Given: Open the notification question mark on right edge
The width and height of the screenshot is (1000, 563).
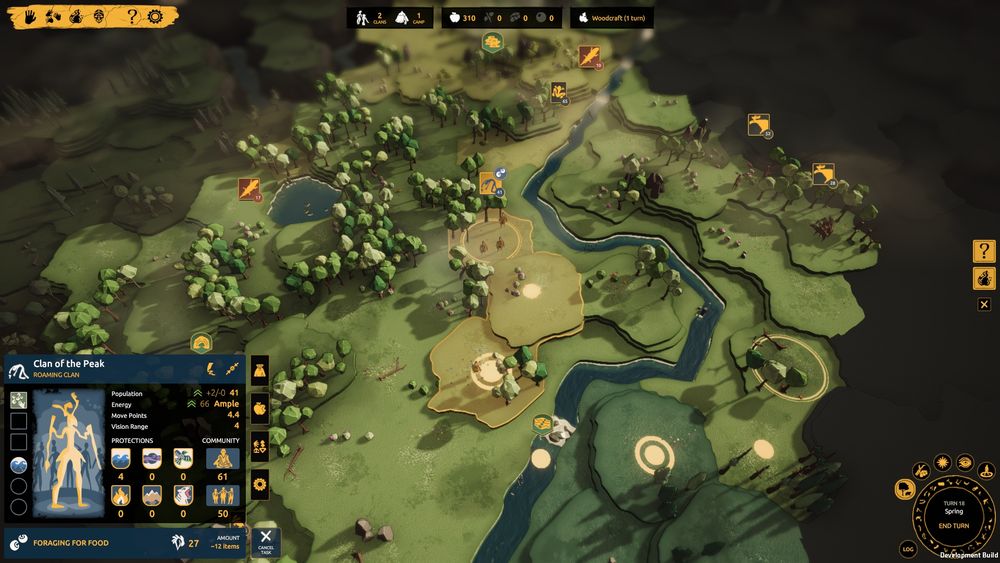Looking at the screenshot, I should pos(984,251).
